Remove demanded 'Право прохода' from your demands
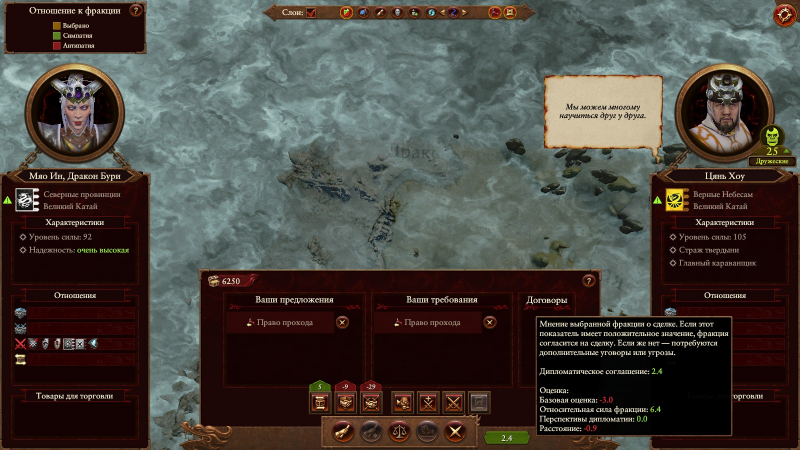The image size is (800, 450). 489,322
